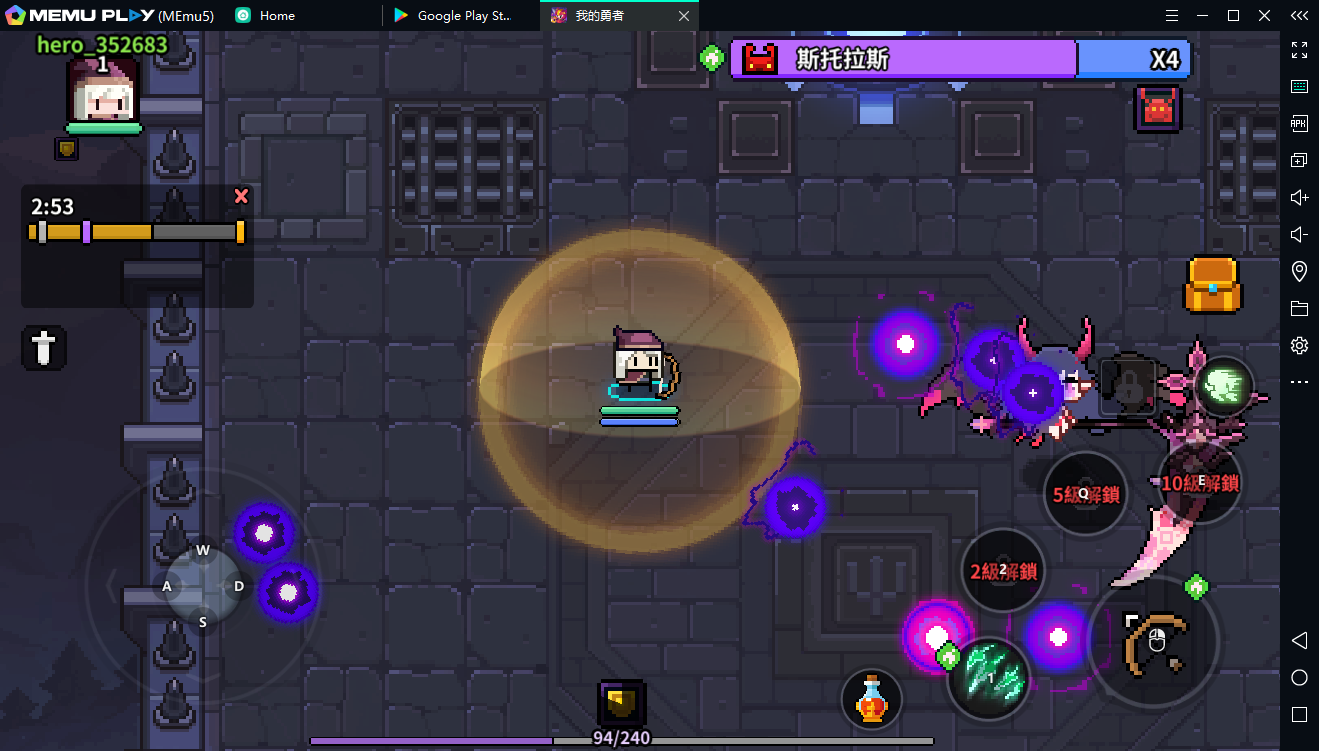
Task: Close the timer panel with red X
Action: tap(241, 196)
